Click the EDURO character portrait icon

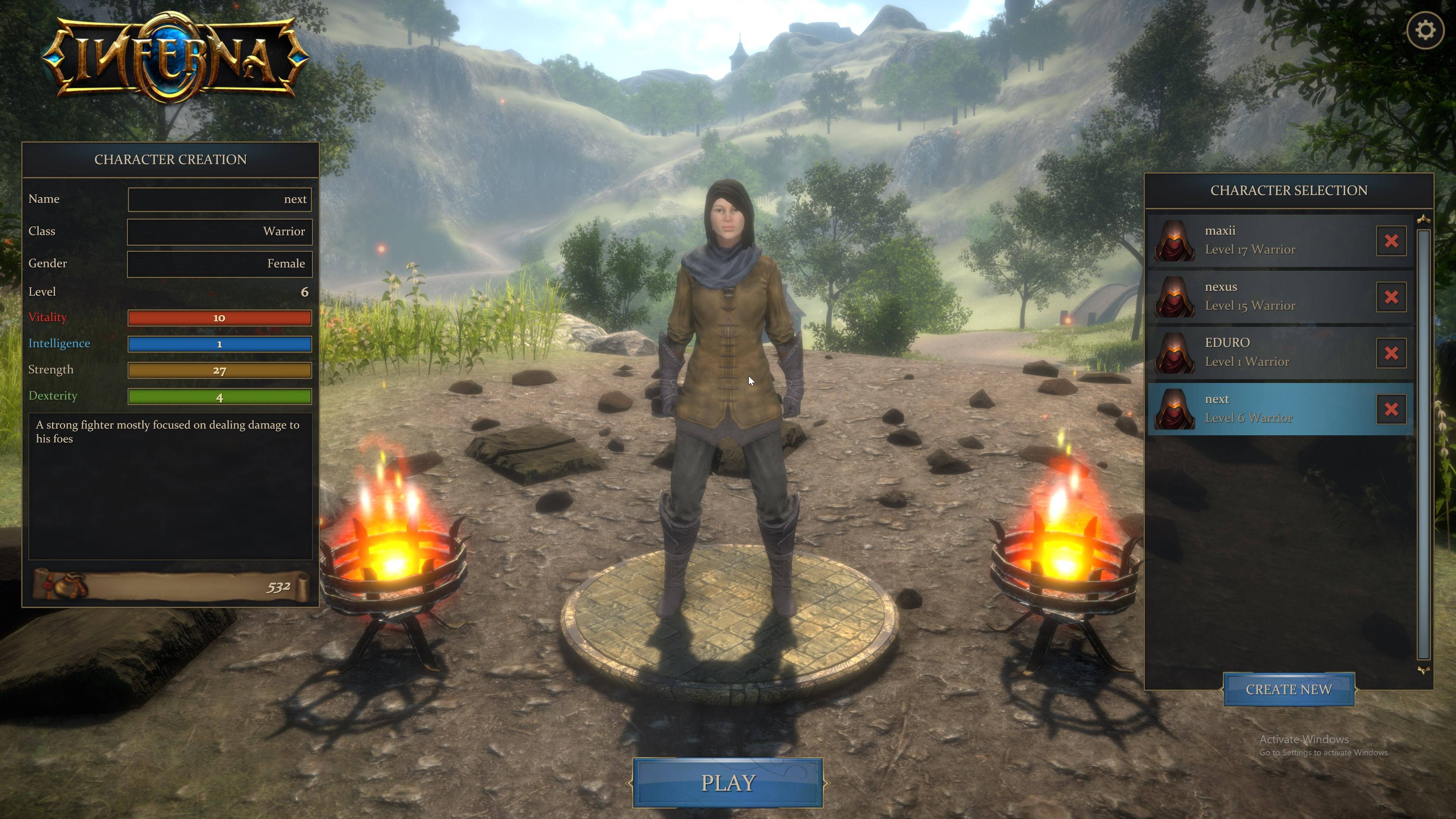(x=1175, y=351)
